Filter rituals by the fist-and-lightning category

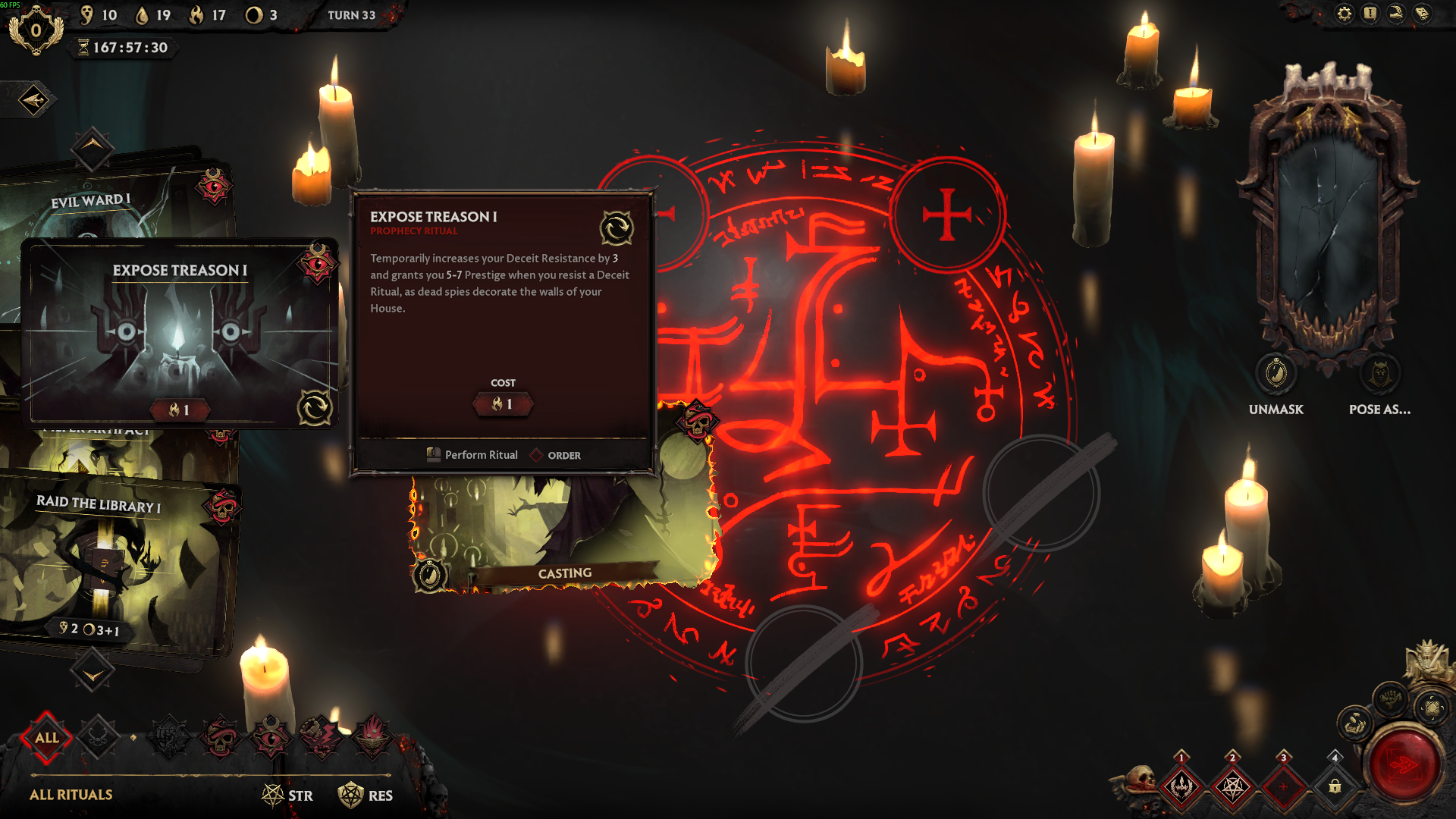coord(322,737)
